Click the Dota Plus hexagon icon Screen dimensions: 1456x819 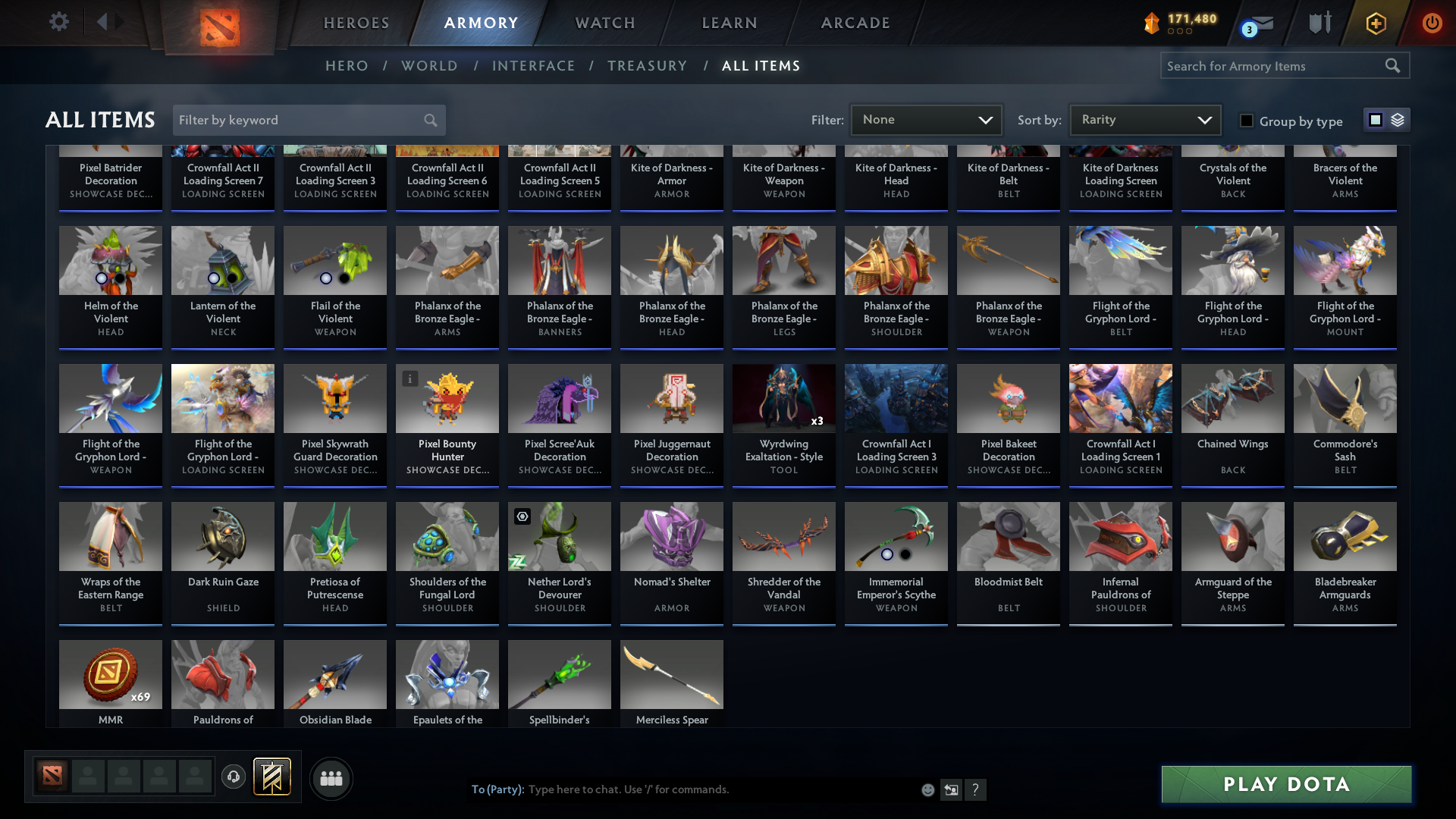(1376, 23)
